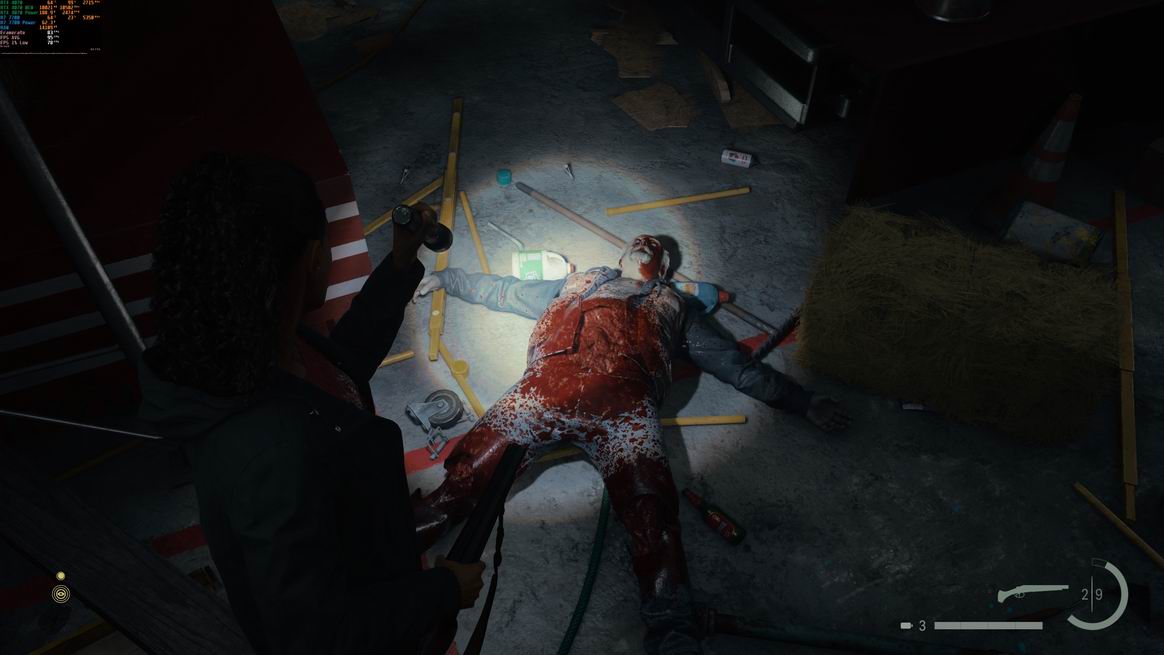Select the sawed-off shotgun weapon icon
1164x655 pixels.
click(1033, 593)
